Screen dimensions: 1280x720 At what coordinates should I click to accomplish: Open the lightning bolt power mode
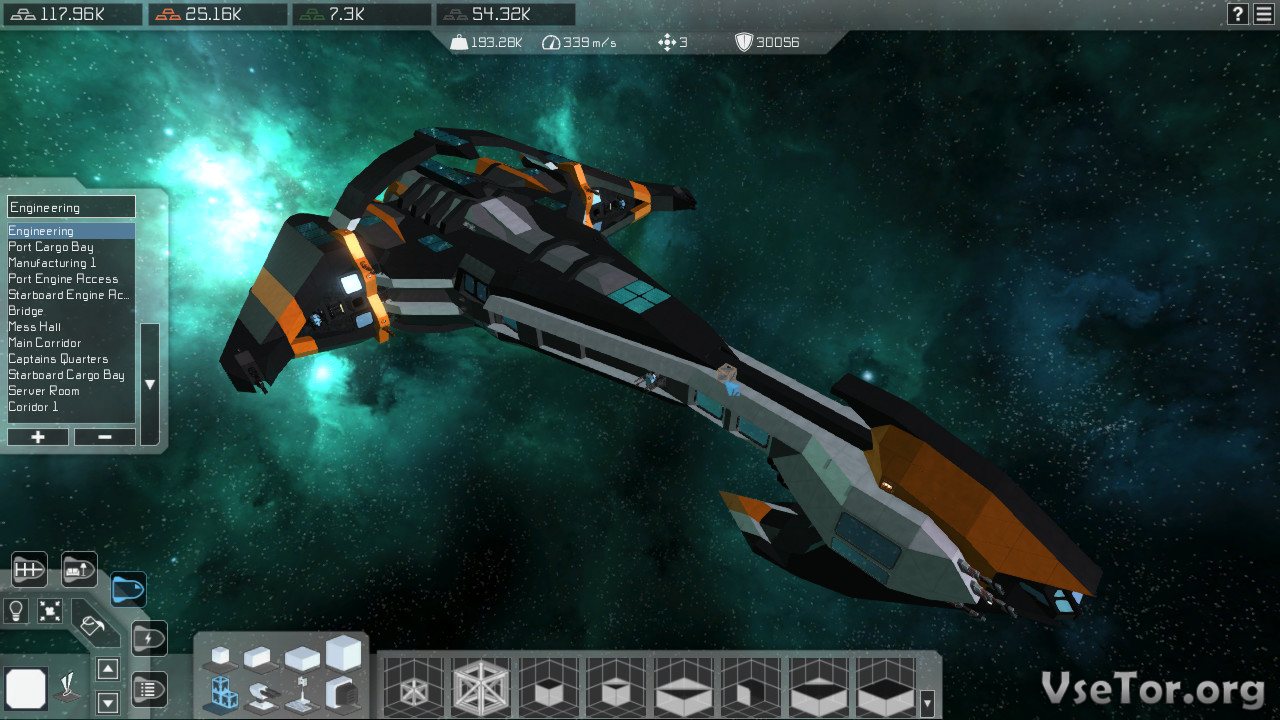pyautogui.click(x=149, y=638)
